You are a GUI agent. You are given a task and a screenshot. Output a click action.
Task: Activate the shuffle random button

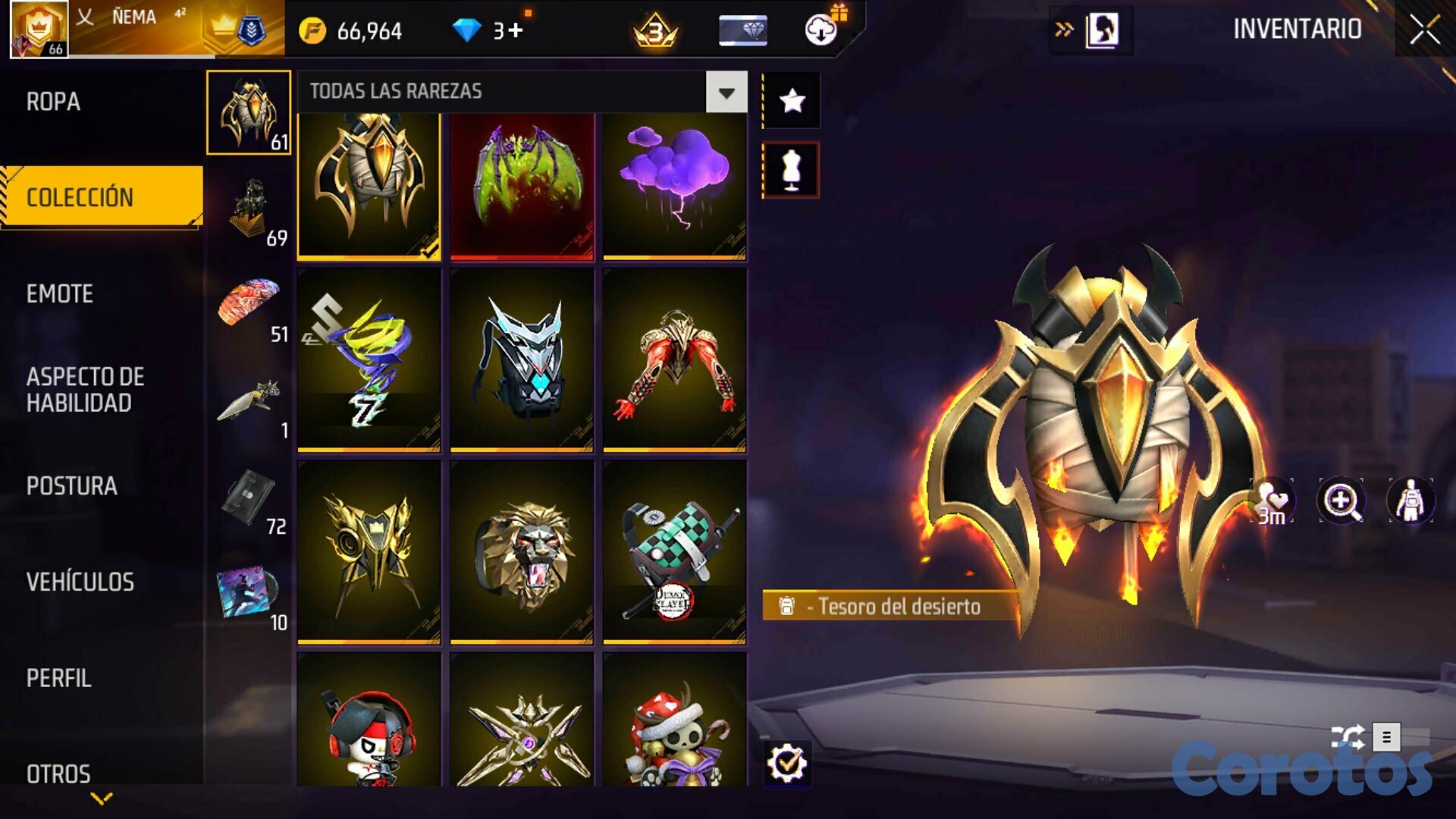pos(1348,736)
